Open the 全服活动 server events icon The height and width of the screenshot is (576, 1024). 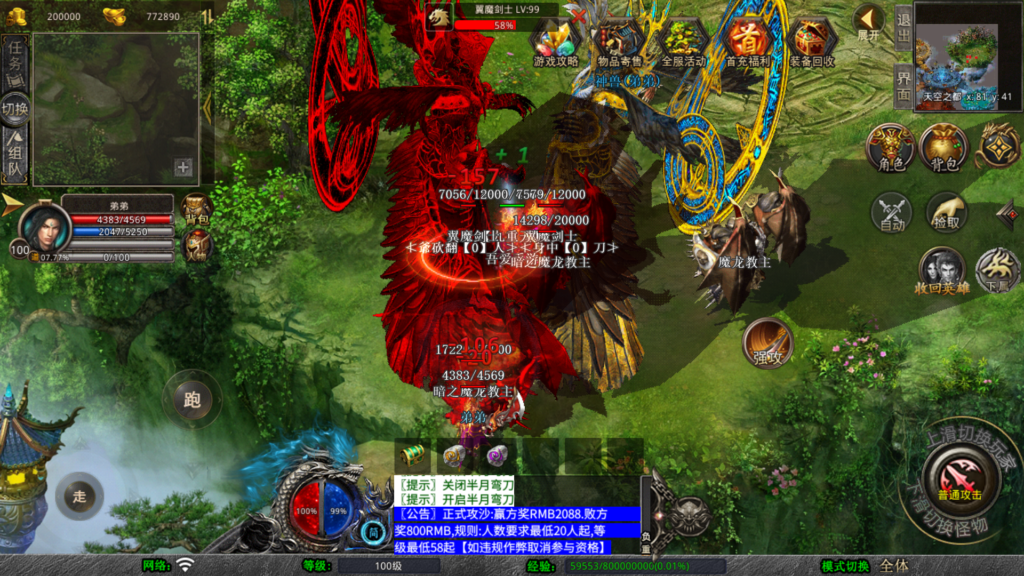point(683,40)
